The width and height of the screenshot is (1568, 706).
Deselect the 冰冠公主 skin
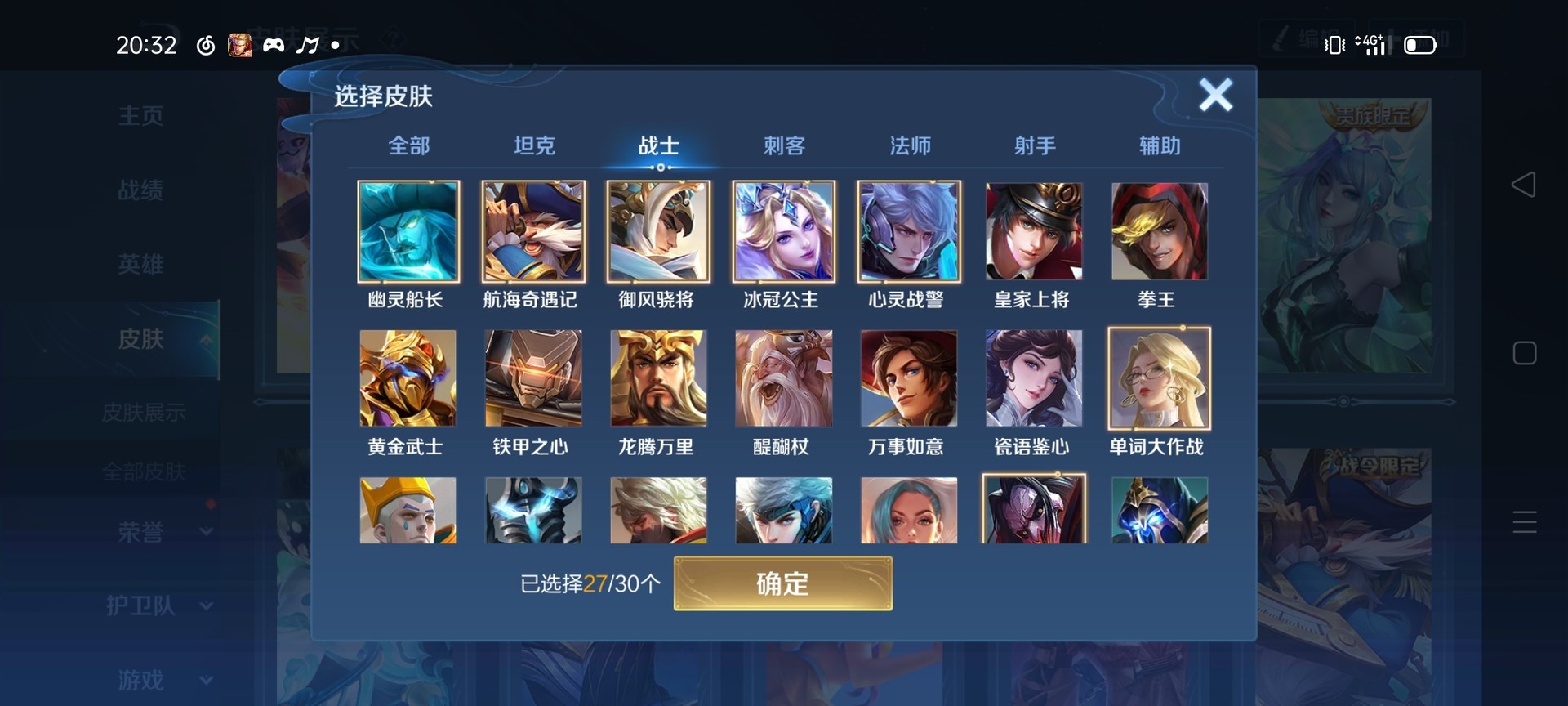click(783, 232)
